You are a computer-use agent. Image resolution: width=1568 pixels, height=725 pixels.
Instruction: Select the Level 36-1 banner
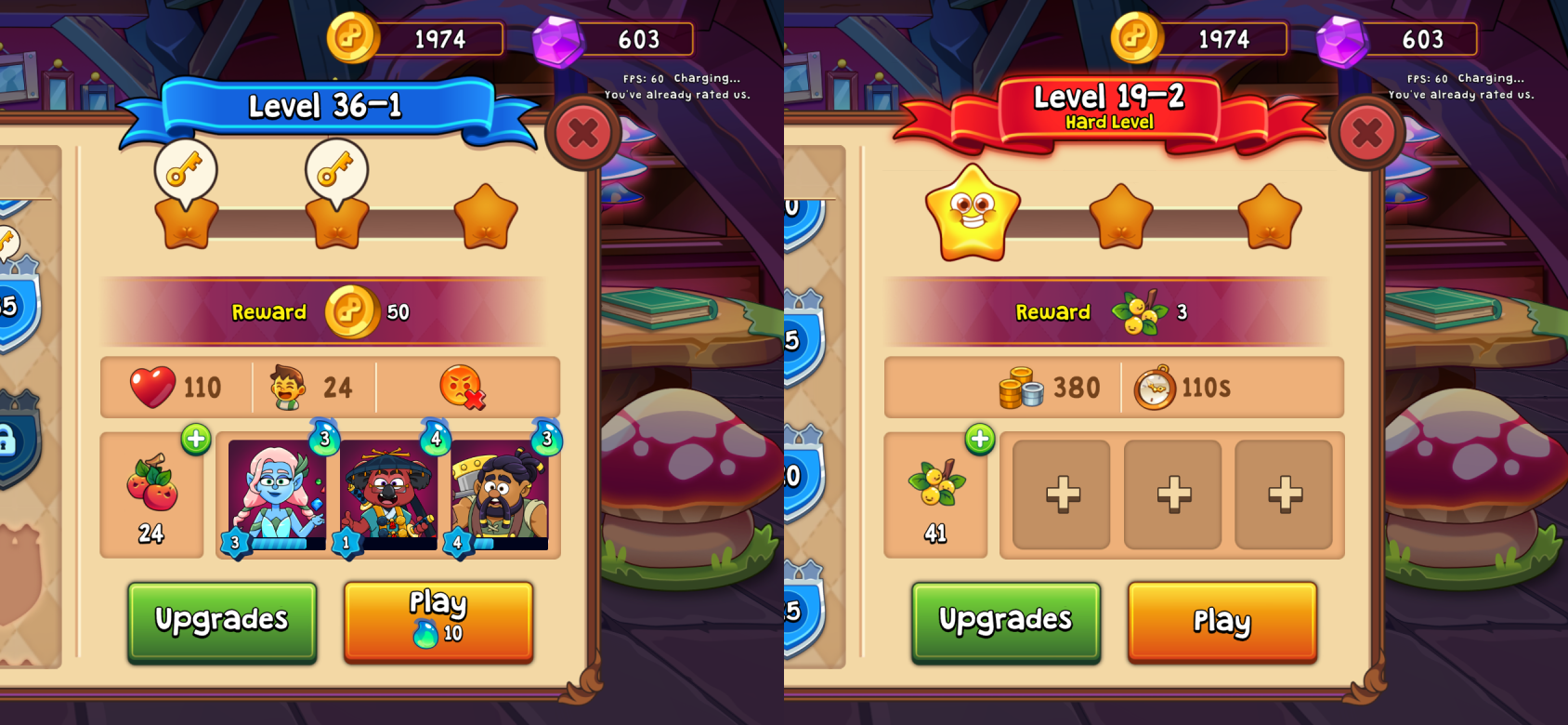(325, 106)
